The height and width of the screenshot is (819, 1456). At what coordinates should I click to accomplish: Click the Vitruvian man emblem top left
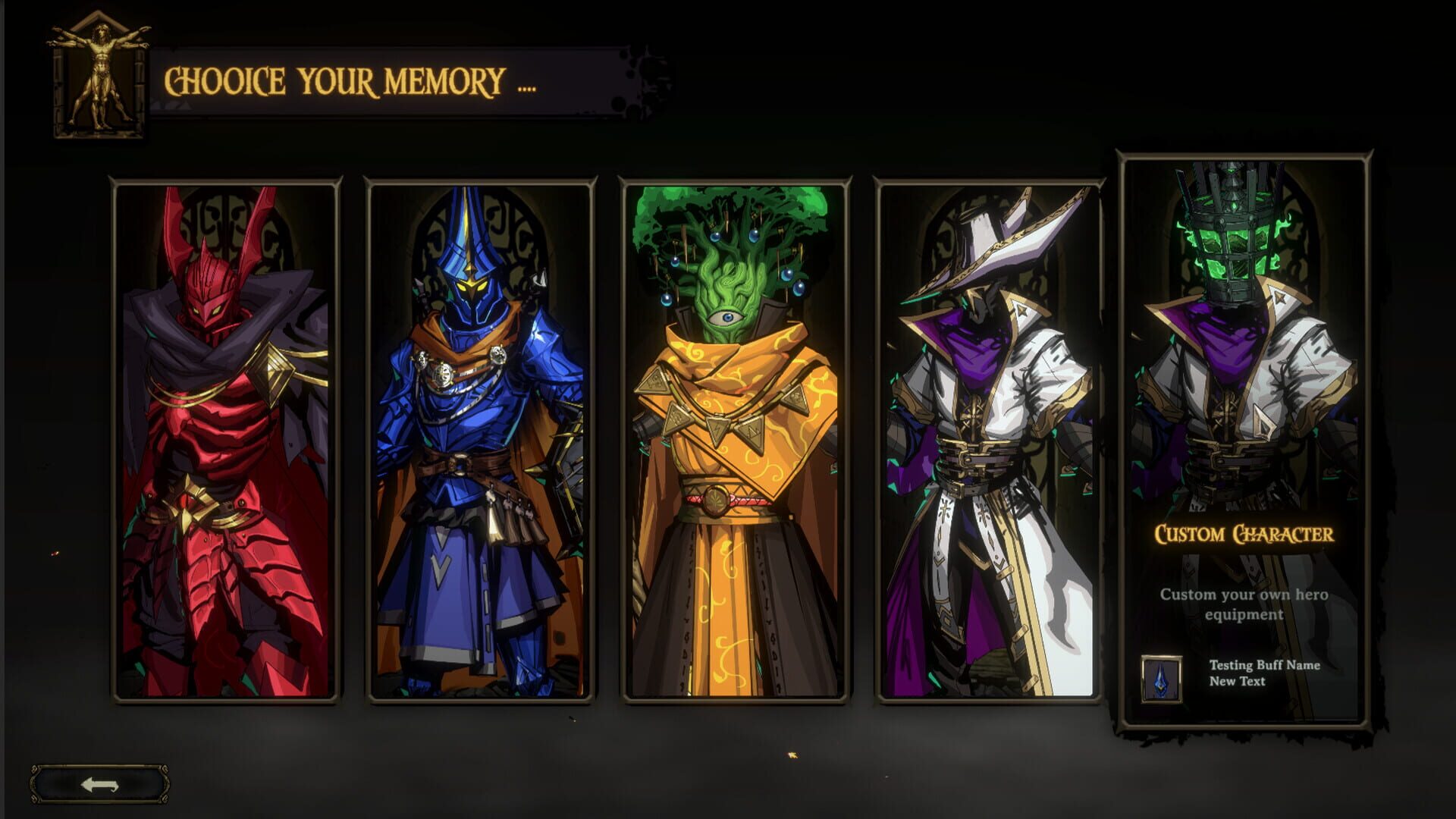(99, 80)
